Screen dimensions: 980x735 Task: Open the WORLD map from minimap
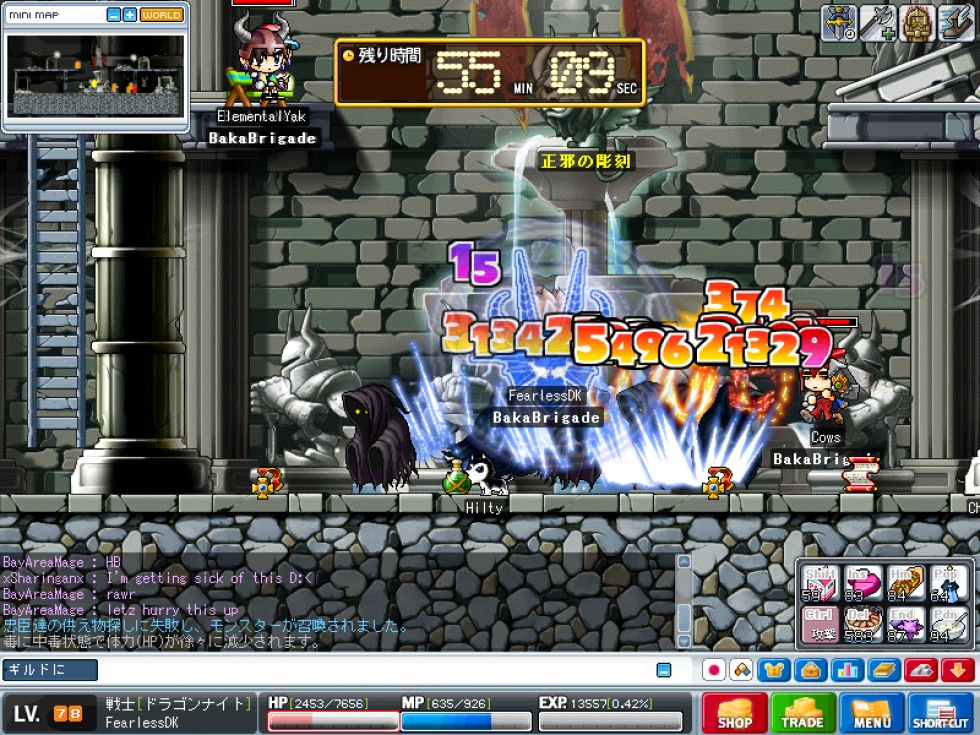[x=161, y=15]
